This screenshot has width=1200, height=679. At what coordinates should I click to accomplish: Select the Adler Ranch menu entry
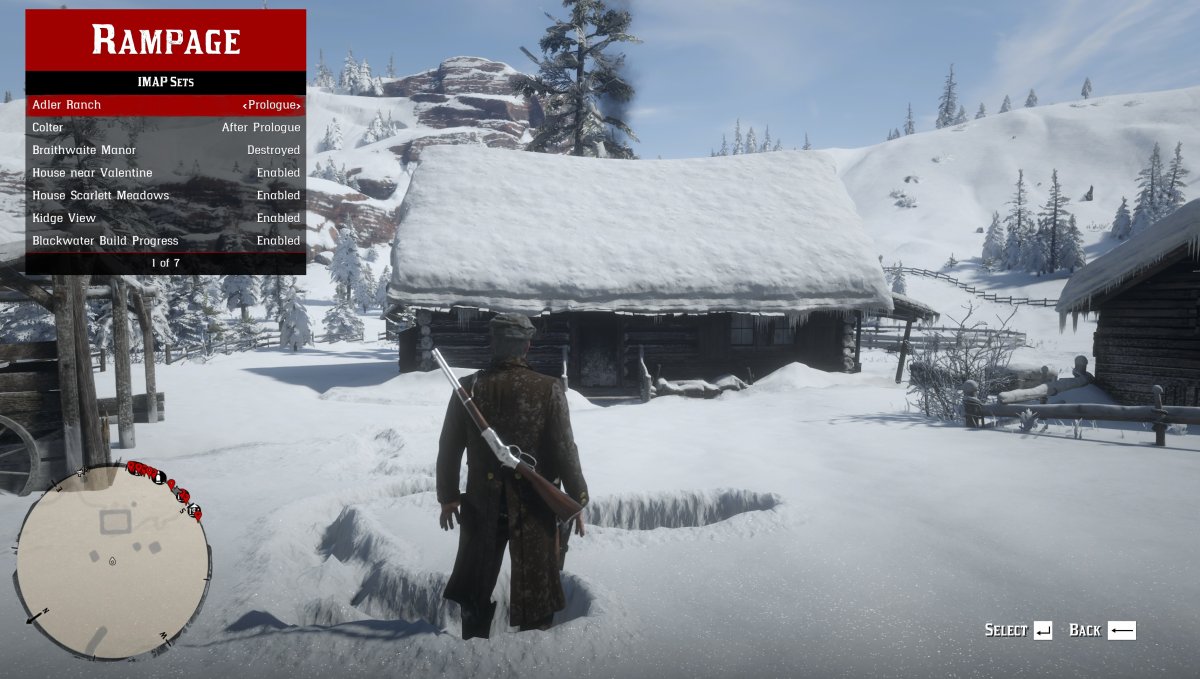(165, 105)
